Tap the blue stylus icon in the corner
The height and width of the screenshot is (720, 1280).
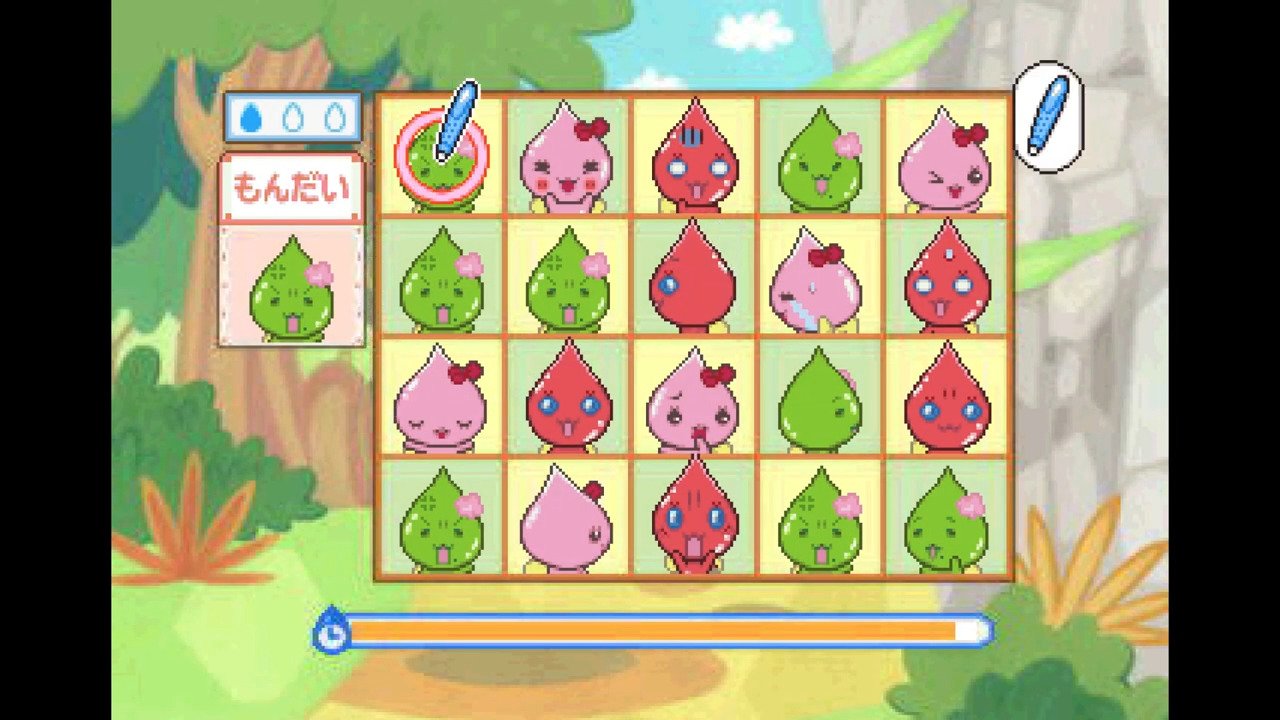pyautogui.click(x=1048, y=116)
